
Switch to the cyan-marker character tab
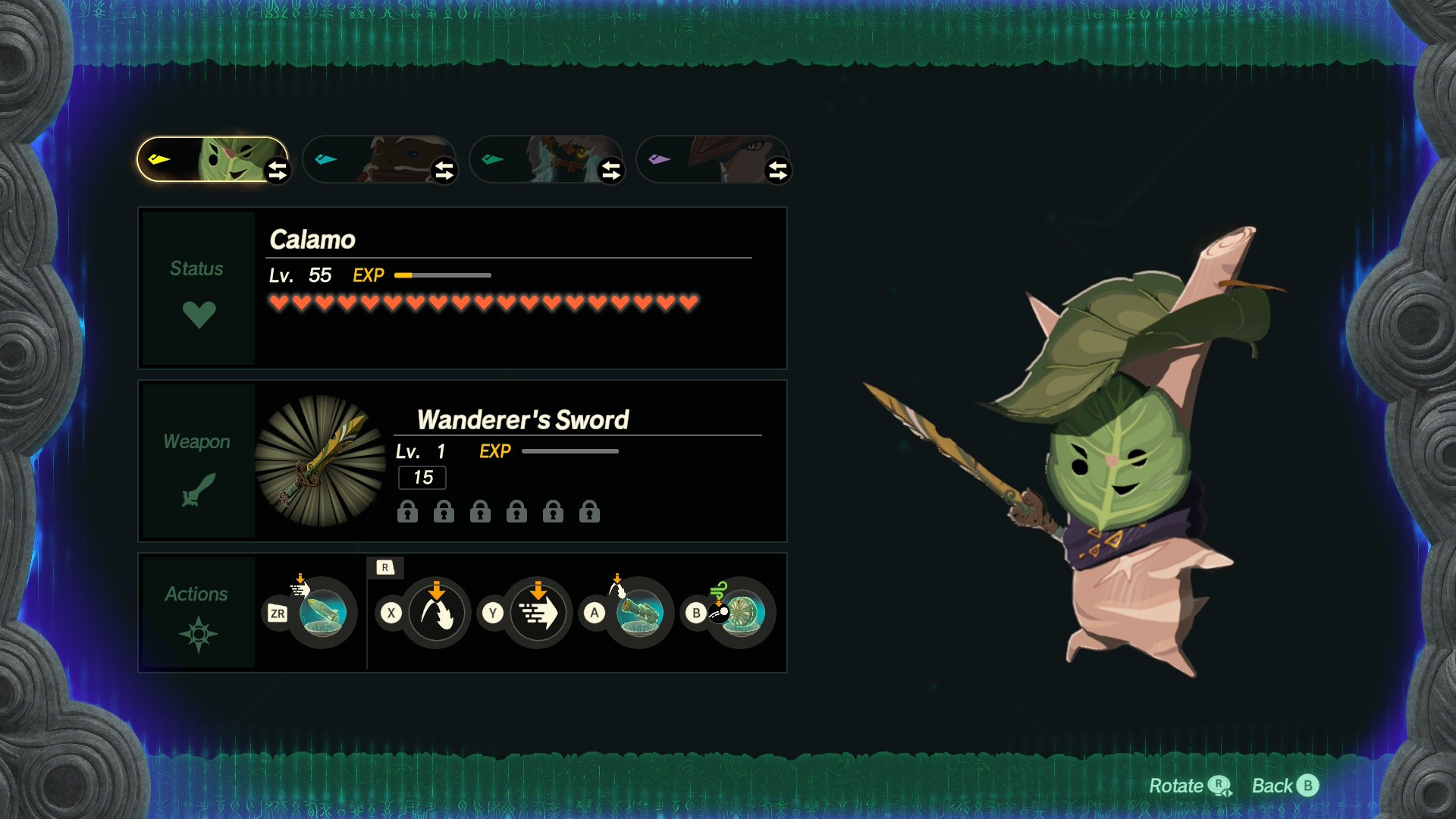coord(379,159)
